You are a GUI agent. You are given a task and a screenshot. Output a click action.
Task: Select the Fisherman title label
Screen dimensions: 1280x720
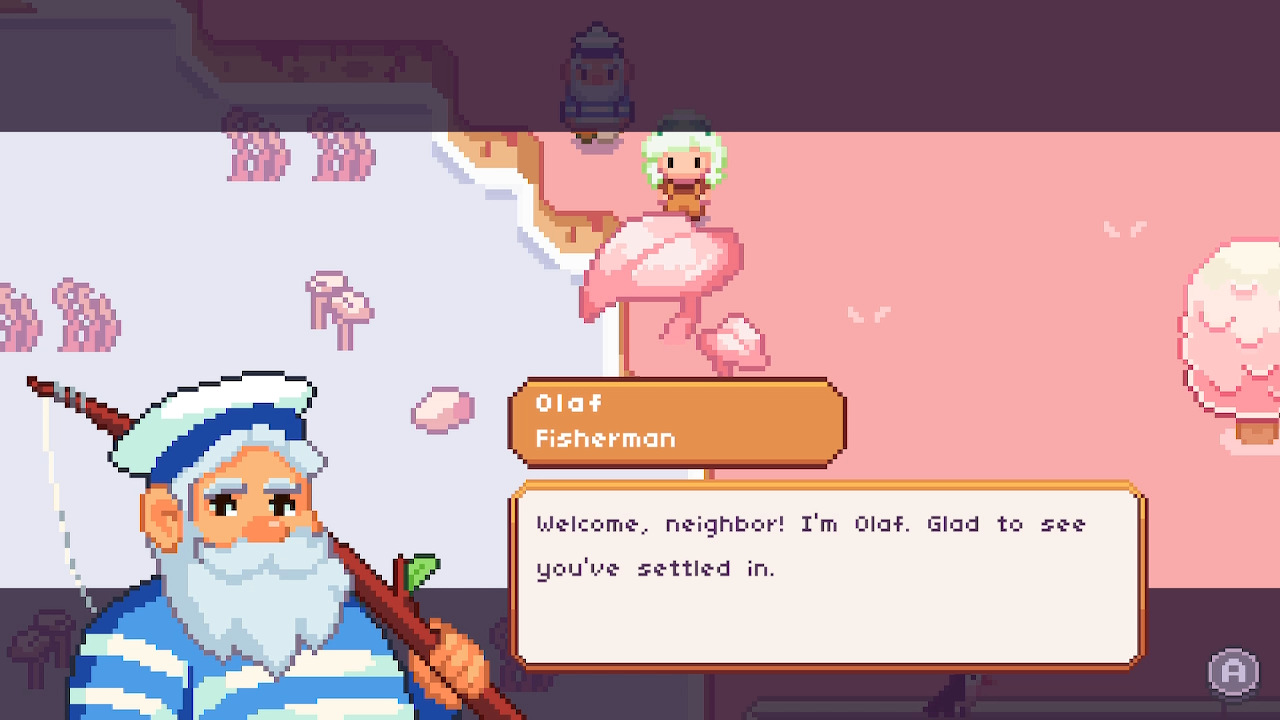click(x=605, y=438)
